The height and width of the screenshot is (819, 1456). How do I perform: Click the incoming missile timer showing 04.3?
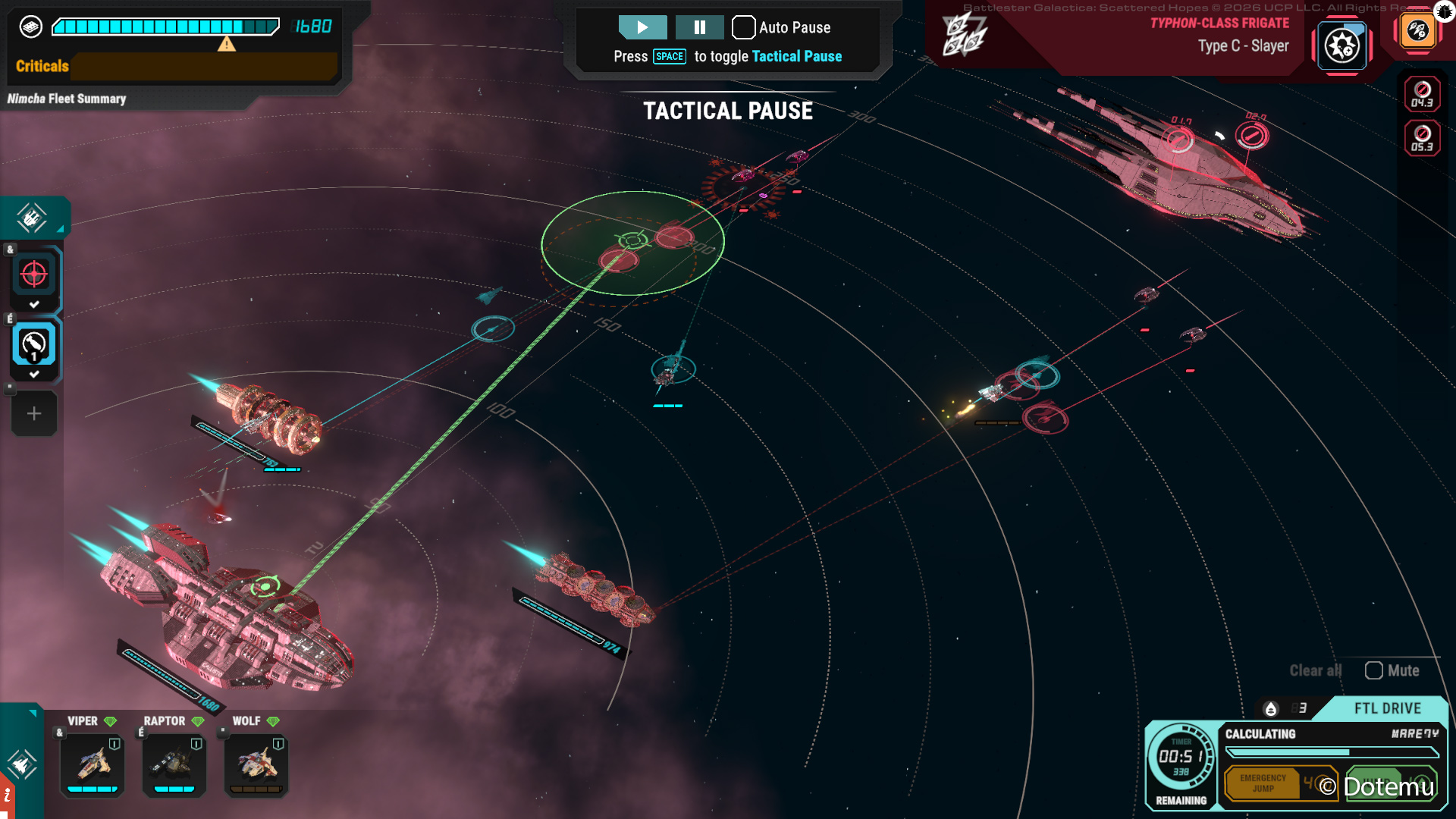[x=1422, y=95]
